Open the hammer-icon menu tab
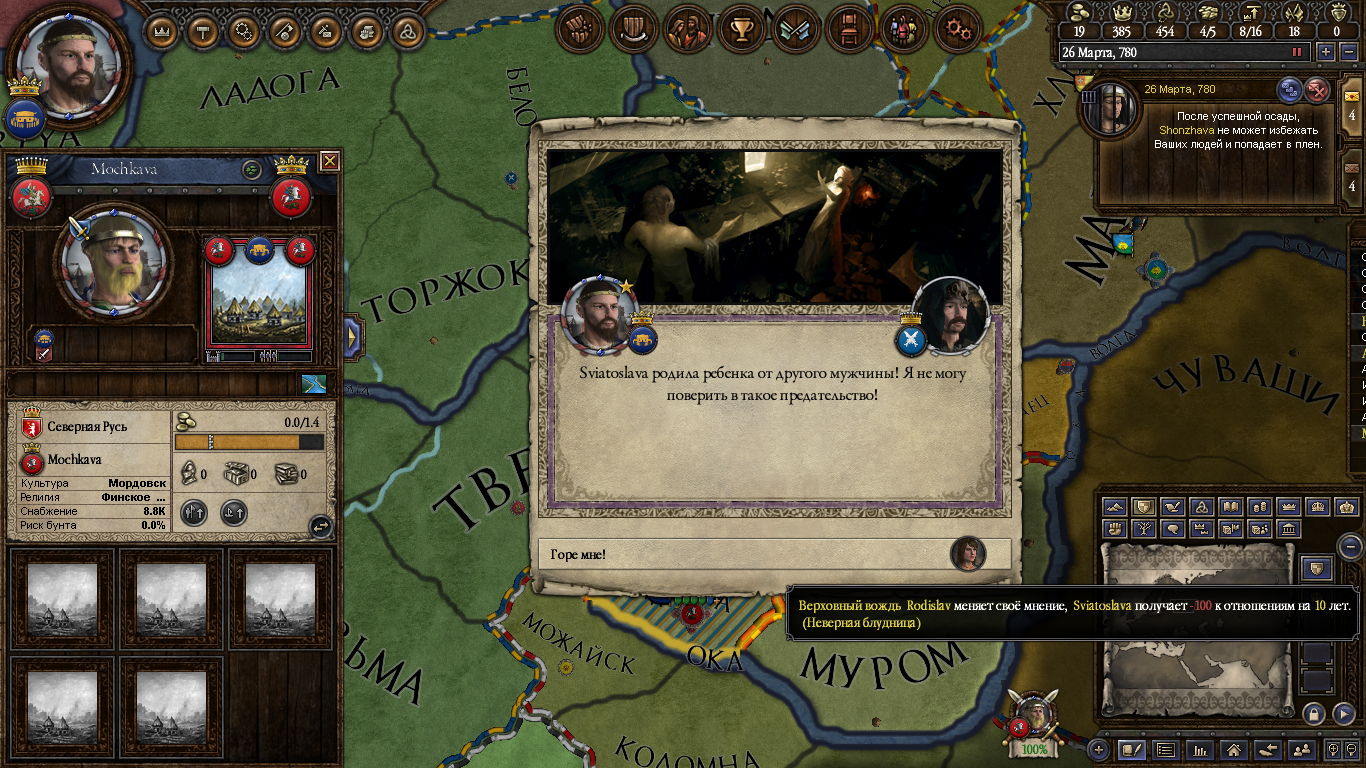Screen dimensions: 1366x768 click(x=203, y=31)
